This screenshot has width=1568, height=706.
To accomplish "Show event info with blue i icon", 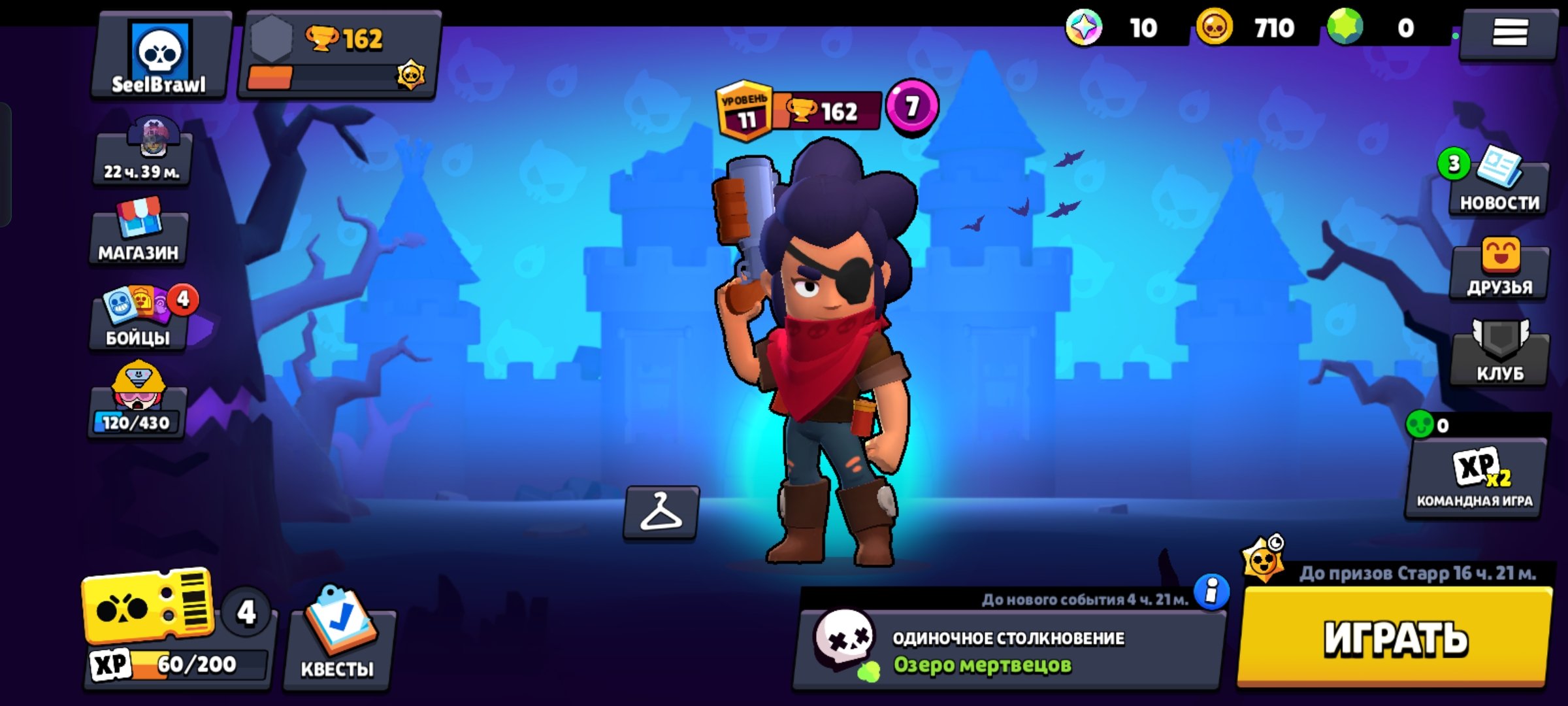I will coord(1211,592).
